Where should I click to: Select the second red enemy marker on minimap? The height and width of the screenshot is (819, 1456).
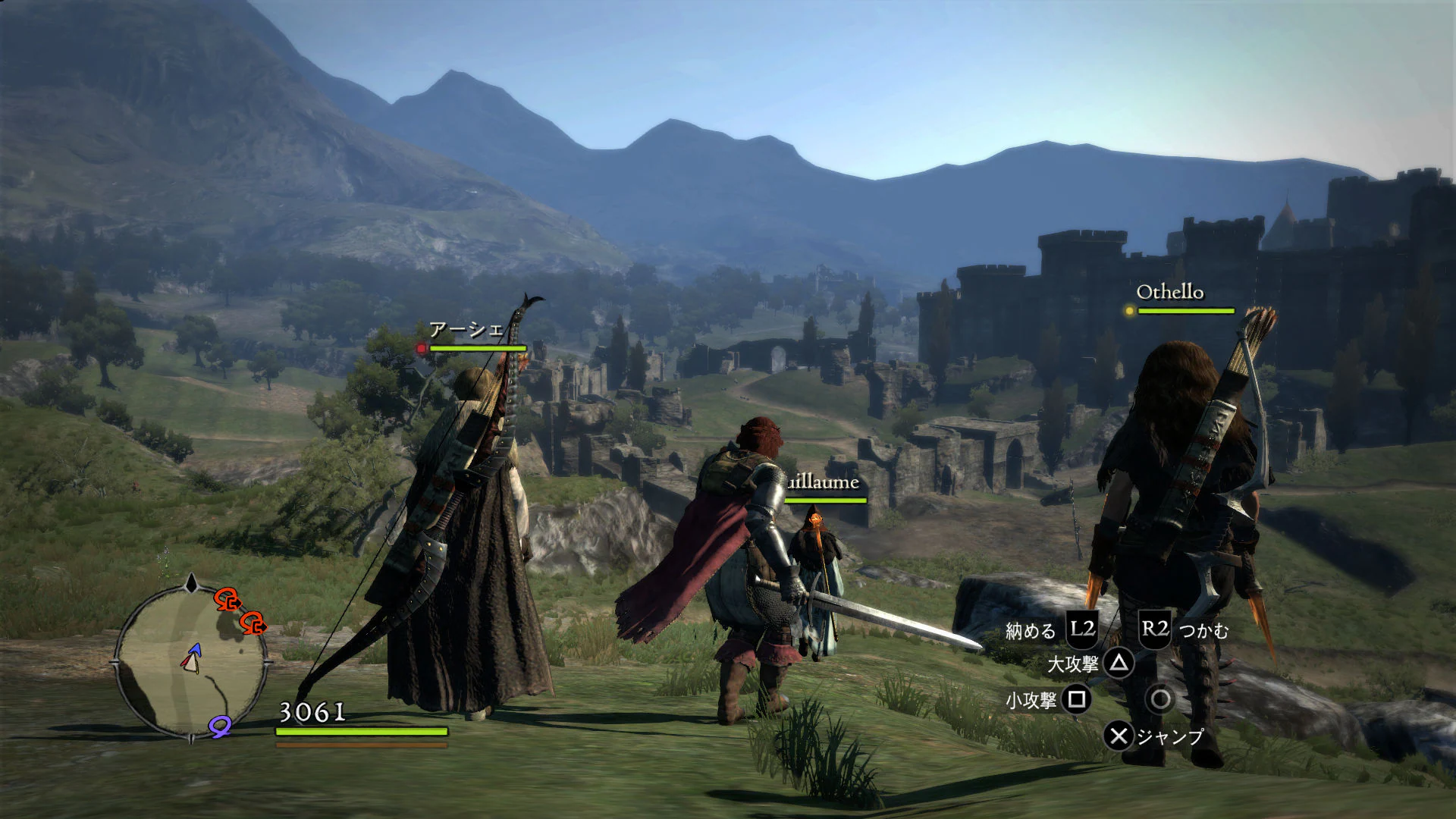pos(254,624)
